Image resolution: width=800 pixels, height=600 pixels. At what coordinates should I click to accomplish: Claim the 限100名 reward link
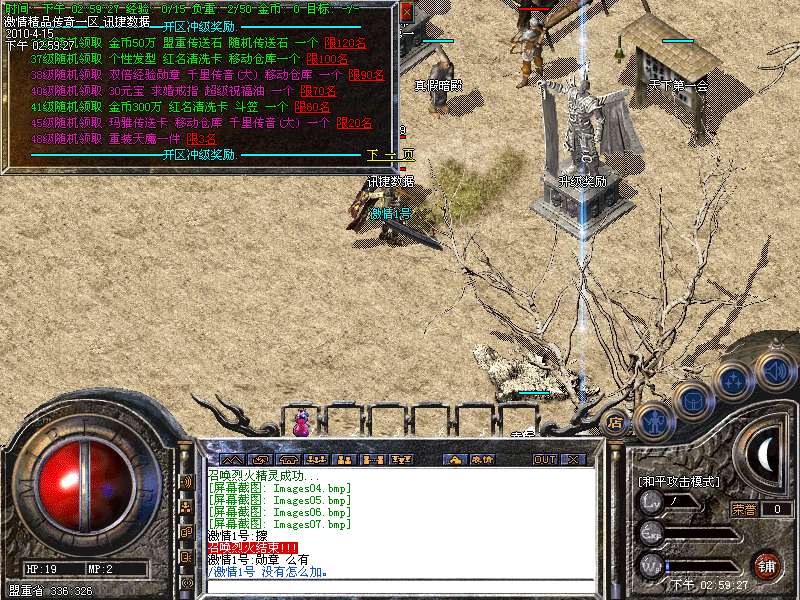pyautogui.click(x=326, y=59)
